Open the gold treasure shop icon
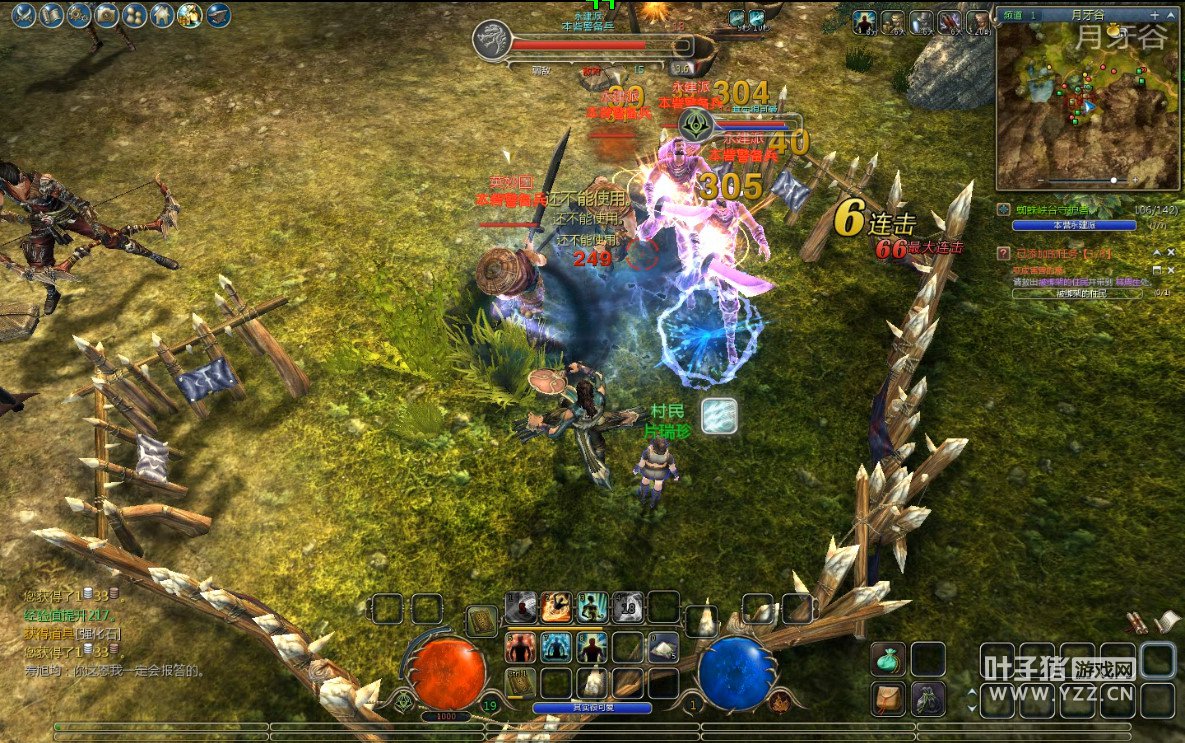Viewport: 1185px width, 743px height. click(190, 15)
